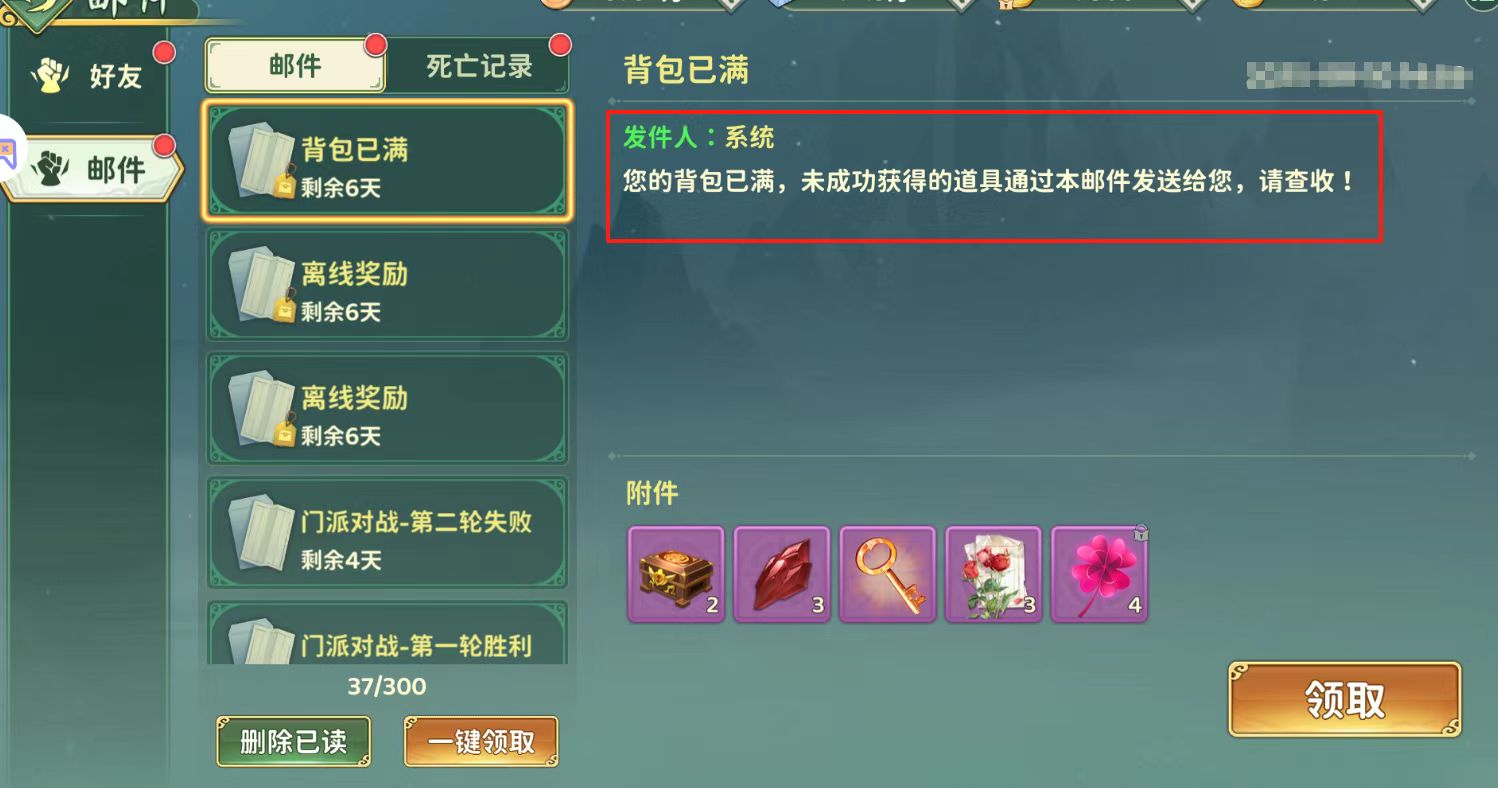Image resolution: width=1498 pixels, height=788 pixels.
Task: Select the treasure chest attachment icon
Action: click(x=675, y=573)
